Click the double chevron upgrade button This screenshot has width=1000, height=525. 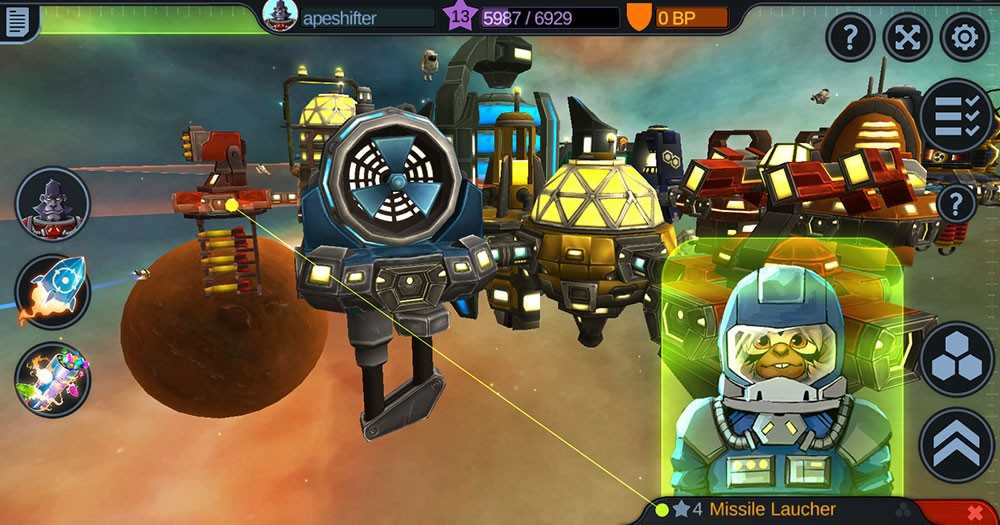click(x=955, y=446)
